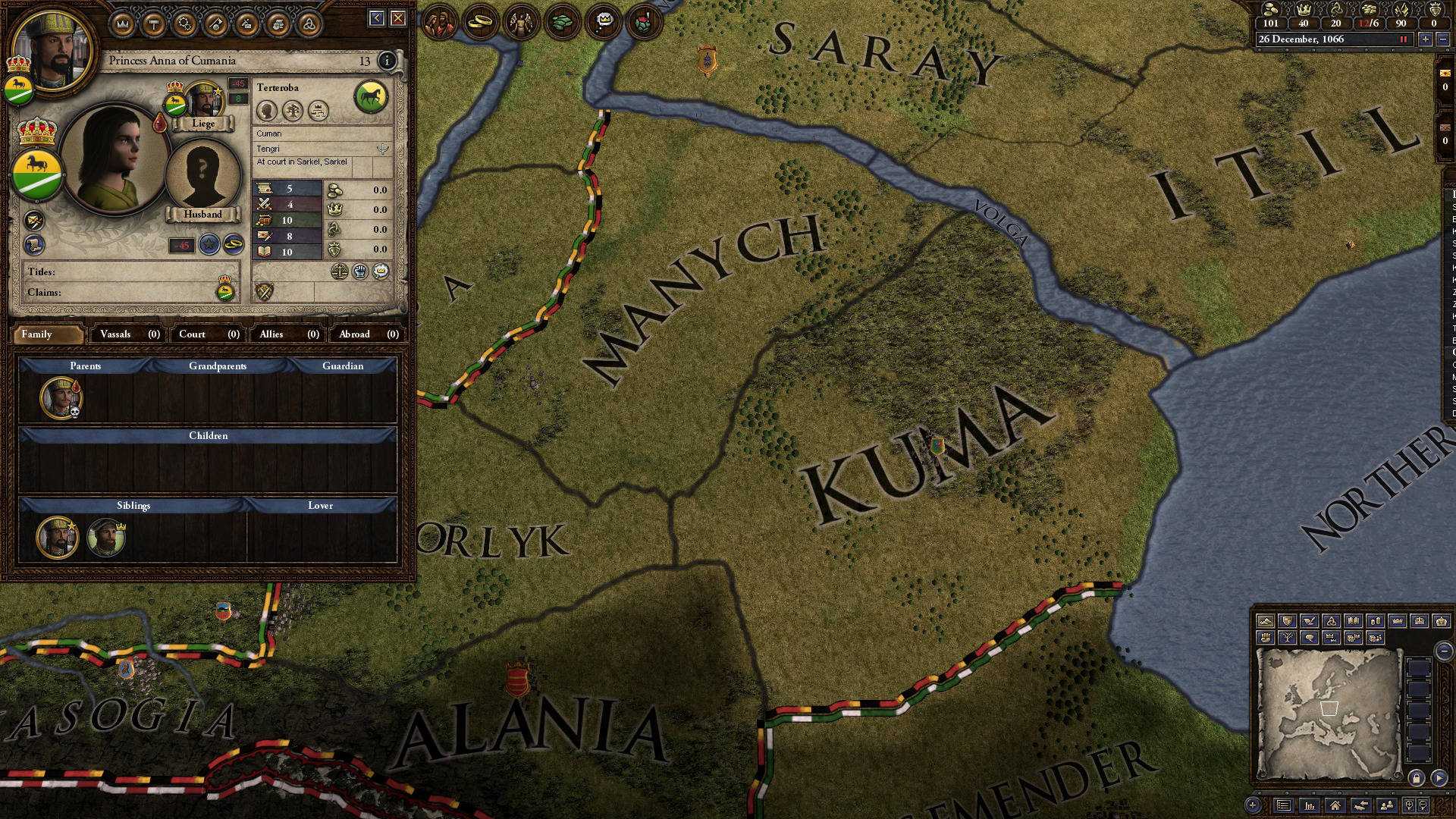Open Anna's liege using the Liege shield

tap(175, 105)
